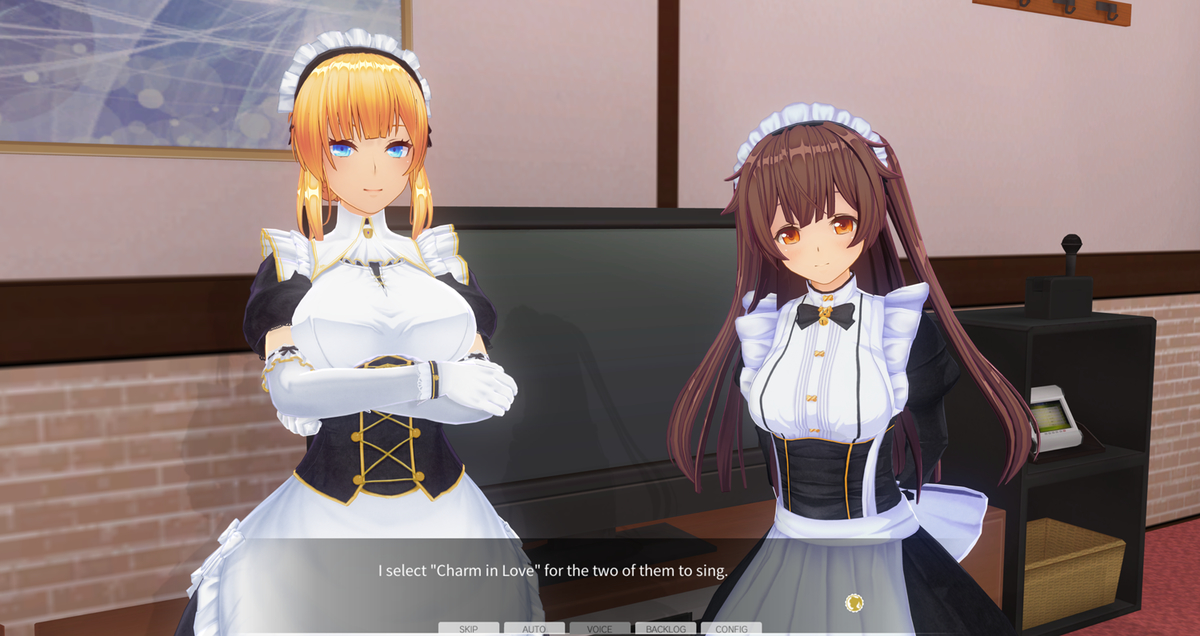Advance dialogue via the gold continue icon
This screenshot has width=1200, height=636.
tap(854, 602)
